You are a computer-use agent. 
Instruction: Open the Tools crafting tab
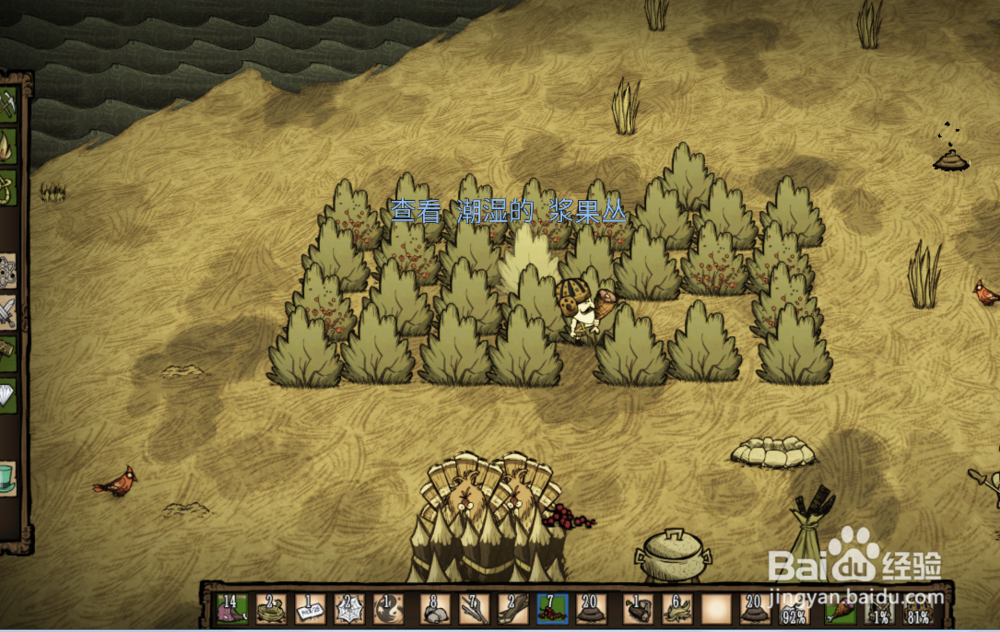pyautogui.click(x=7, y=105)
